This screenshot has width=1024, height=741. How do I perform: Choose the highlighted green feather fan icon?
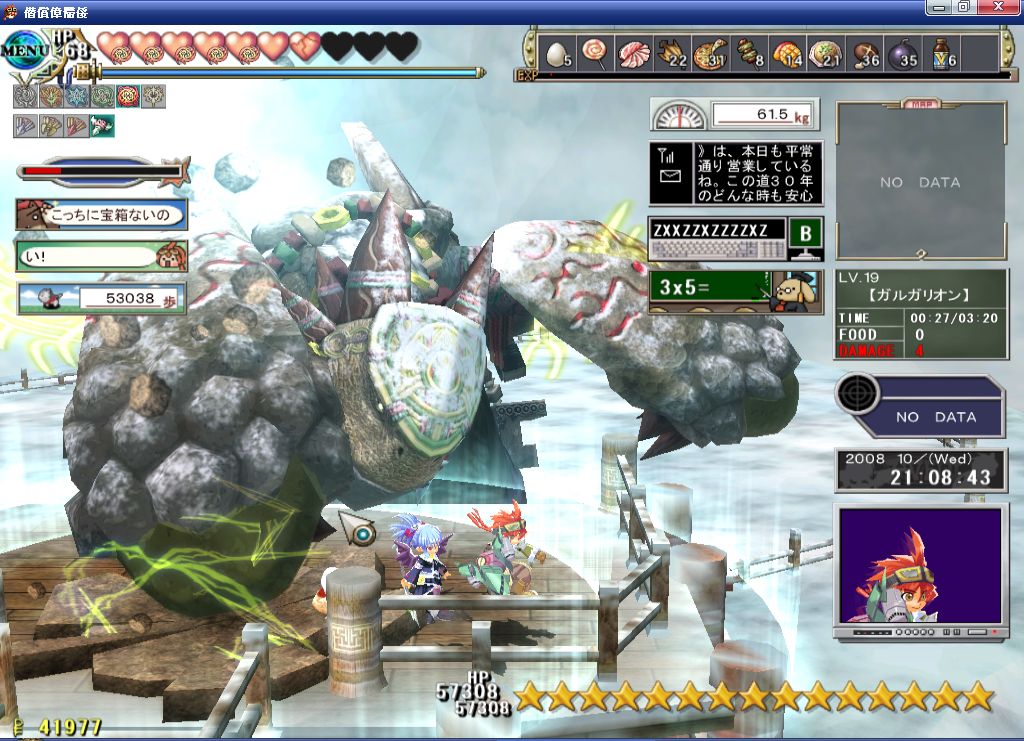(101, 126)
